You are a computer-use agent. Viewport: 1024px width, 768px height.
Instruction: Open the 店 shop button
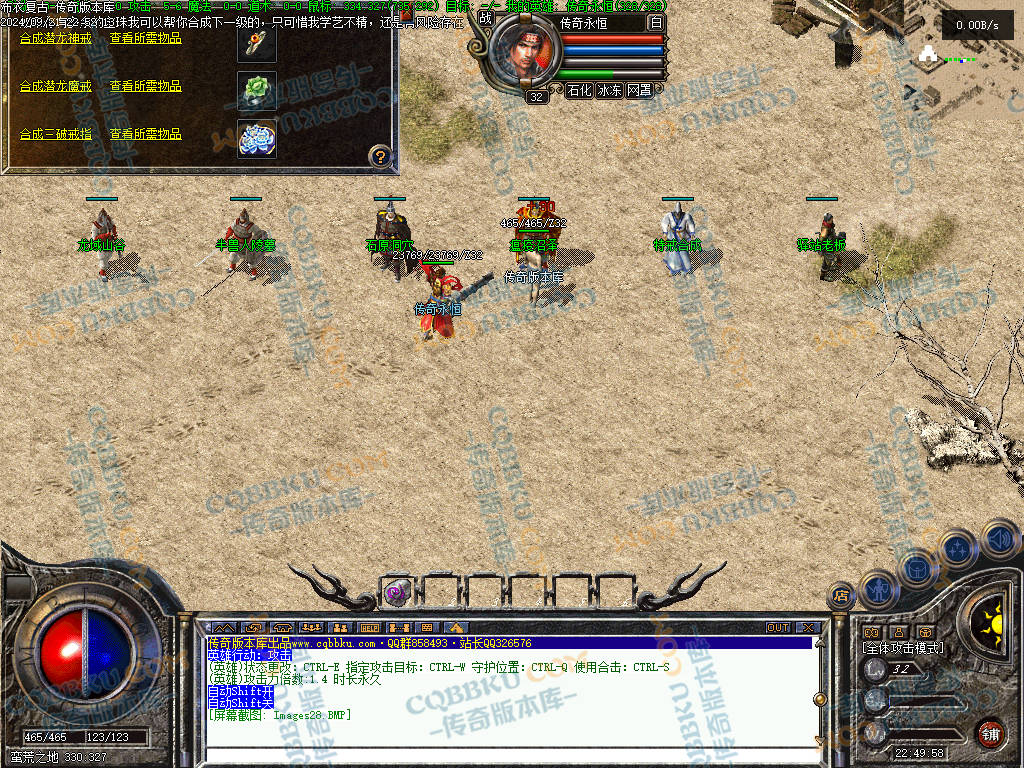(841, 597)
